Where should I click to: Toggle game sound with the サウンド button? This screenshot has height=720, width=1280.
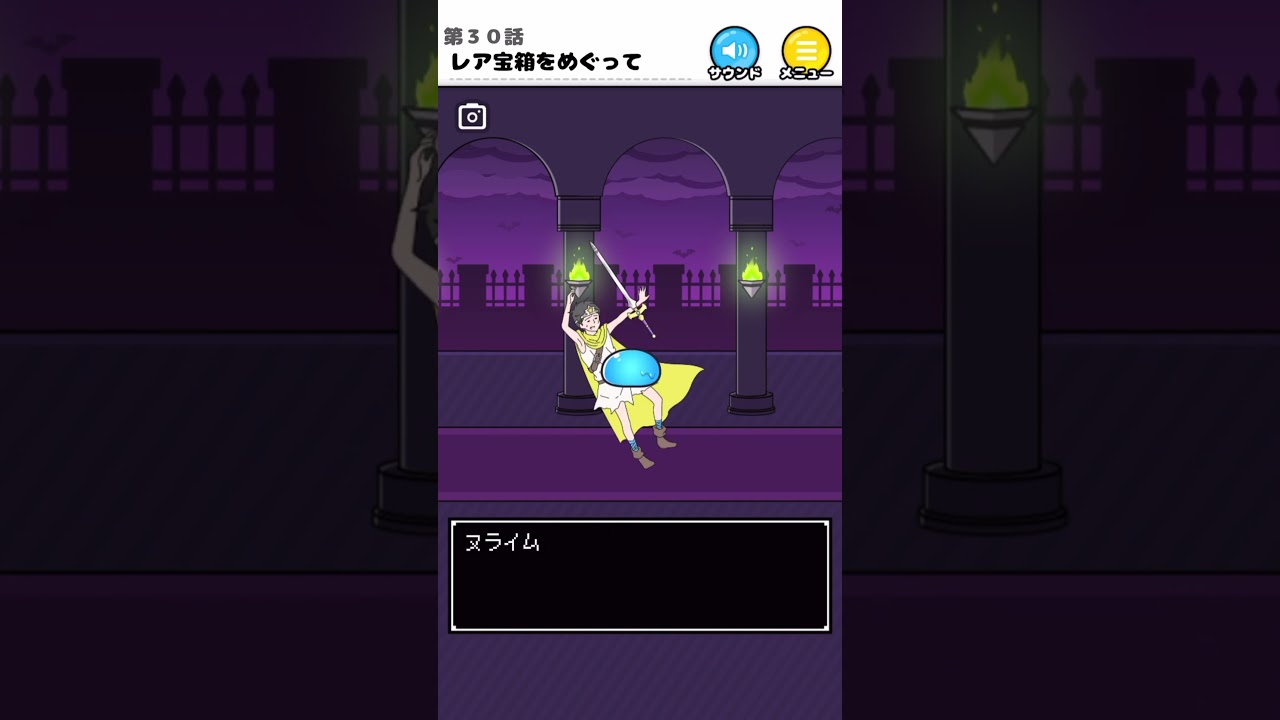point(734,48)
